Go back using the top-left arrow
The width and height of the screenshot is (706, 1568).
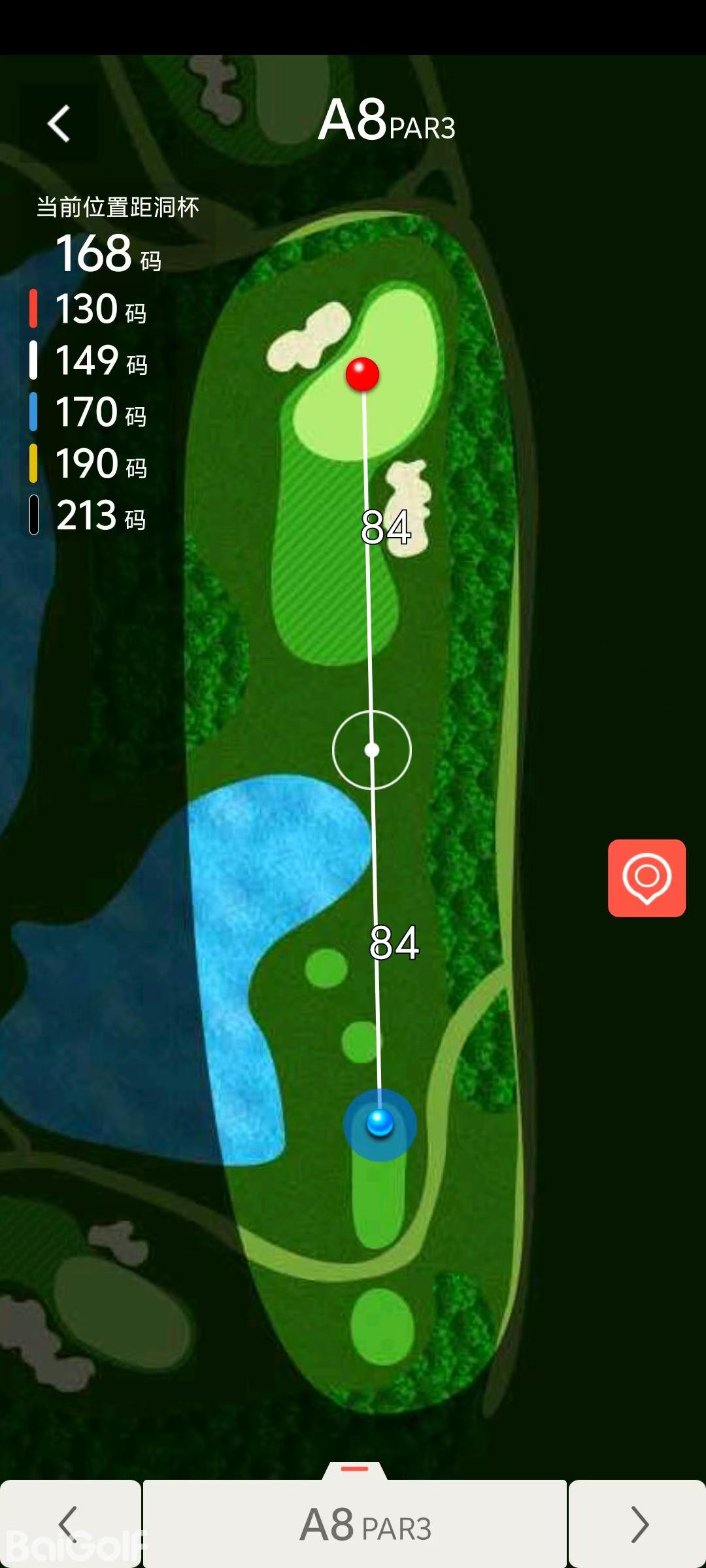59,123
